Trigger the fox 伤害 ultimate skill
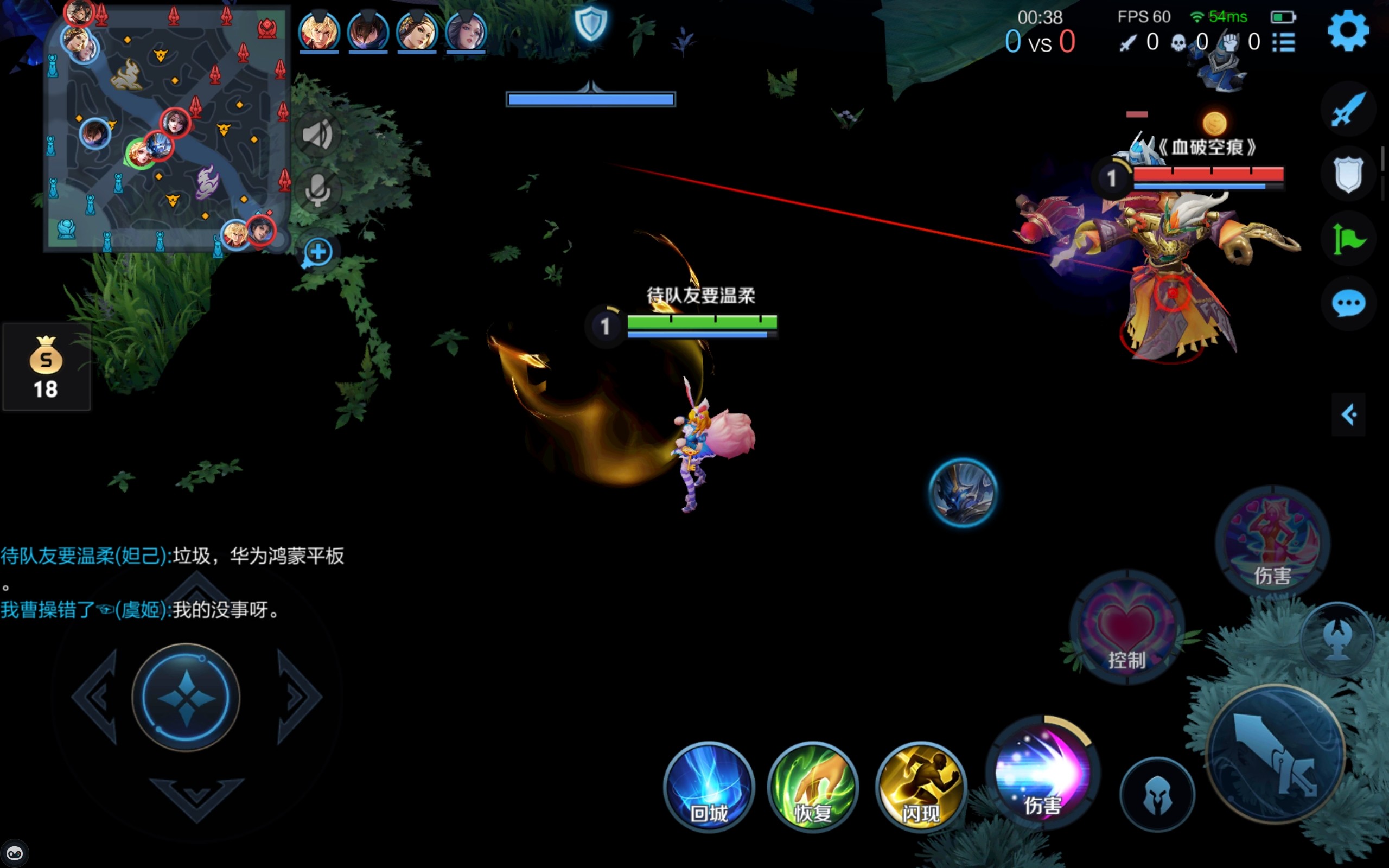1389x868 pixels. pos(1272,541)
